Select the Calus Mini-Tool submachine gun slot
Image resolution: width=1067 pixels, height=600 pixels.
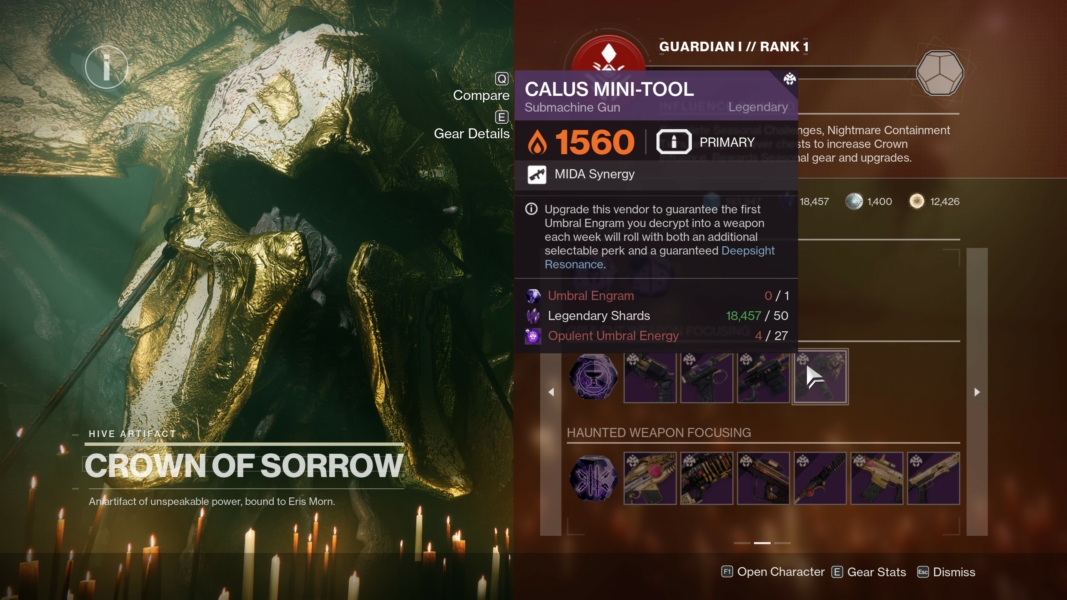pos(820,377)
